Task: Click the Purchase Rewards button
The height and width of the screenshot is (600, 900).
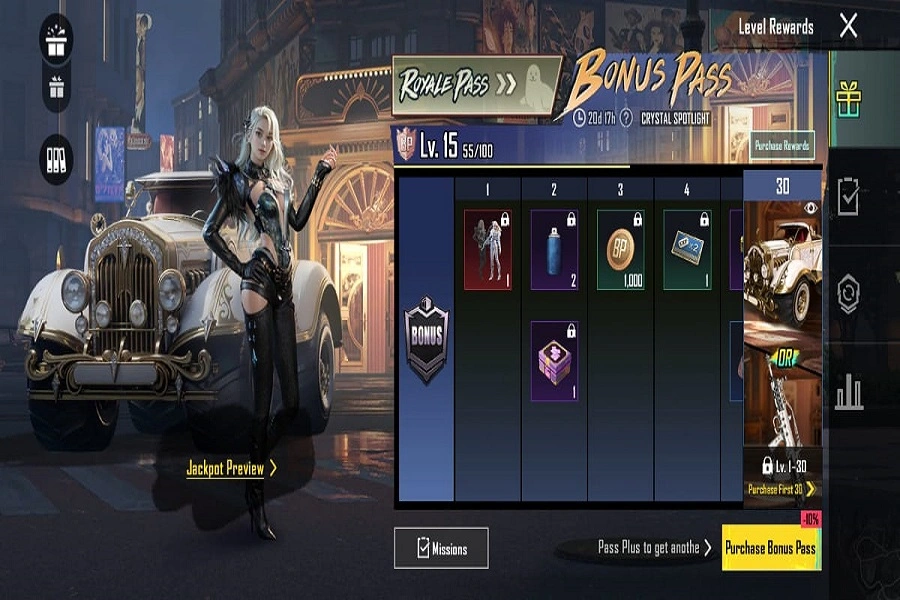Action: pyautogui.click(x=782, y=146)
